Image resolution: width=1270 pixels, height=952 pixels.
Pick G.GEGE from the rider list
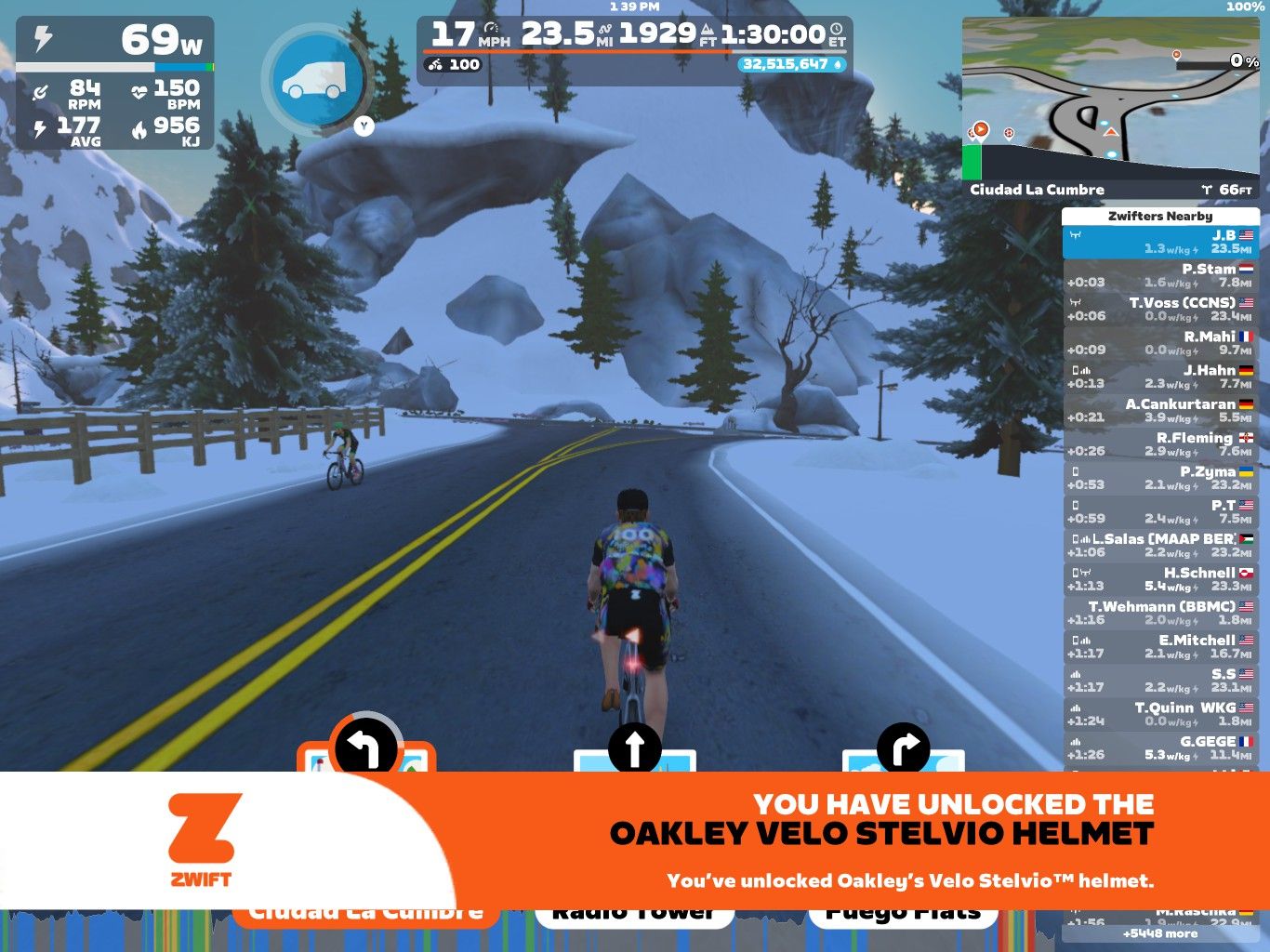click(x=1159, y=747)
